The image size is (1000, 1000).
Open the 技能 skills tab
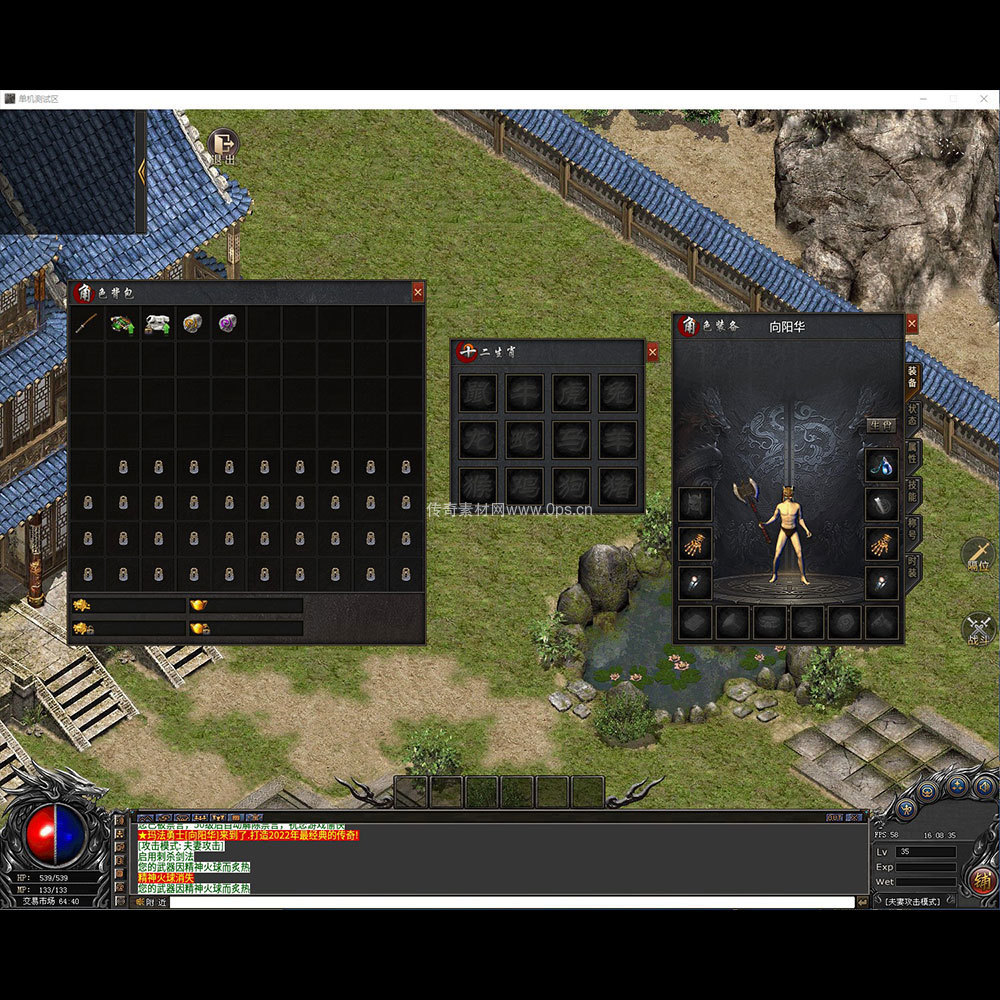tap(913, 489)
